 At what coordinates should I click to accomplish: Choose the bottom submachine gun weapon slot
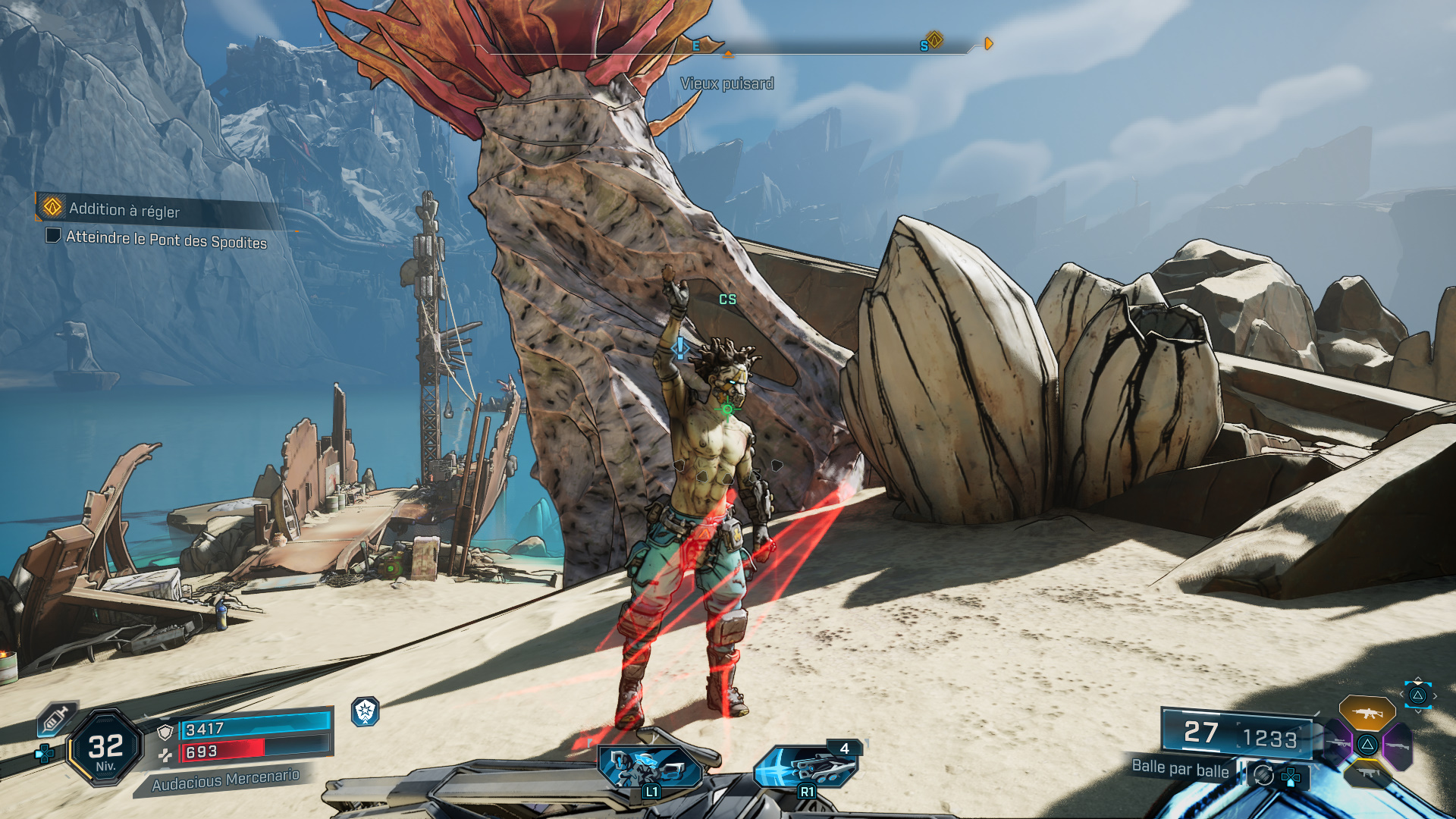point(1367,773)
